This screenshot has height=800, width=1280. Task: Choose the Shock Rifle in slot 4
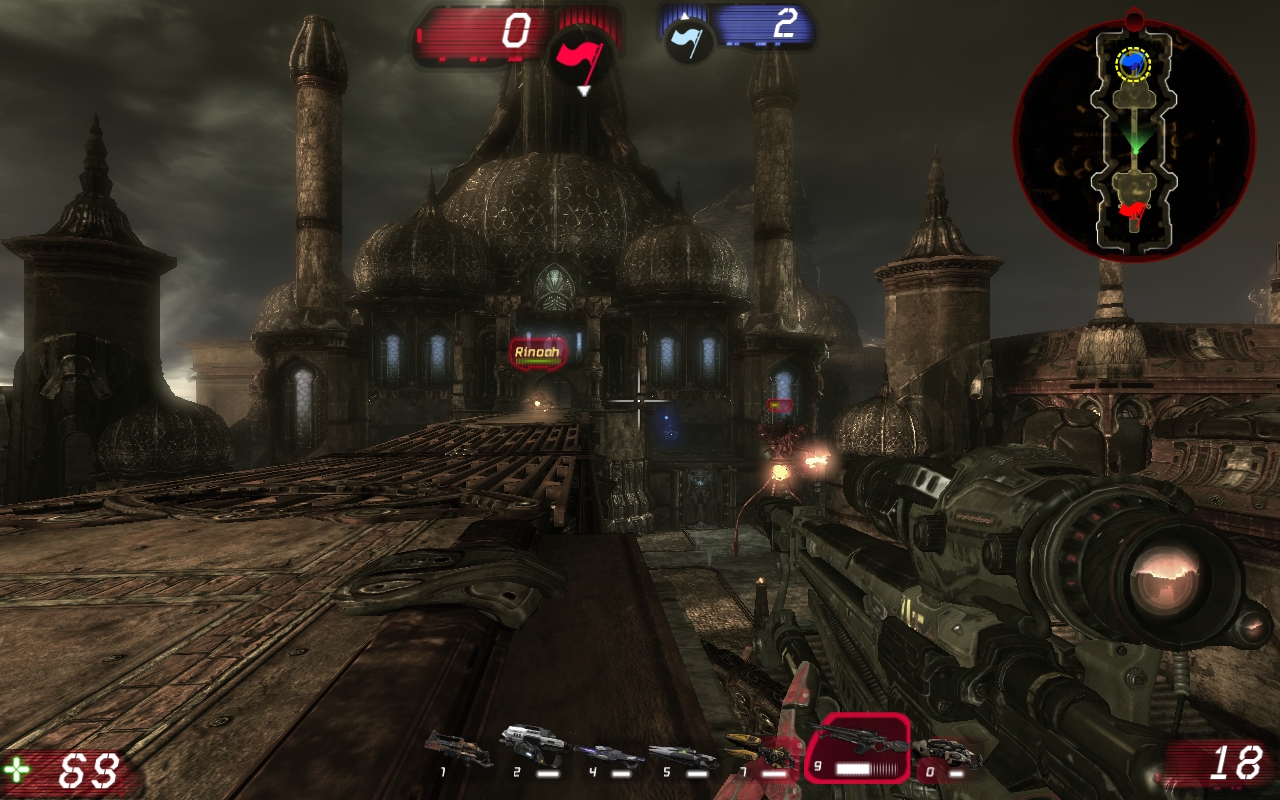point(608,755)
